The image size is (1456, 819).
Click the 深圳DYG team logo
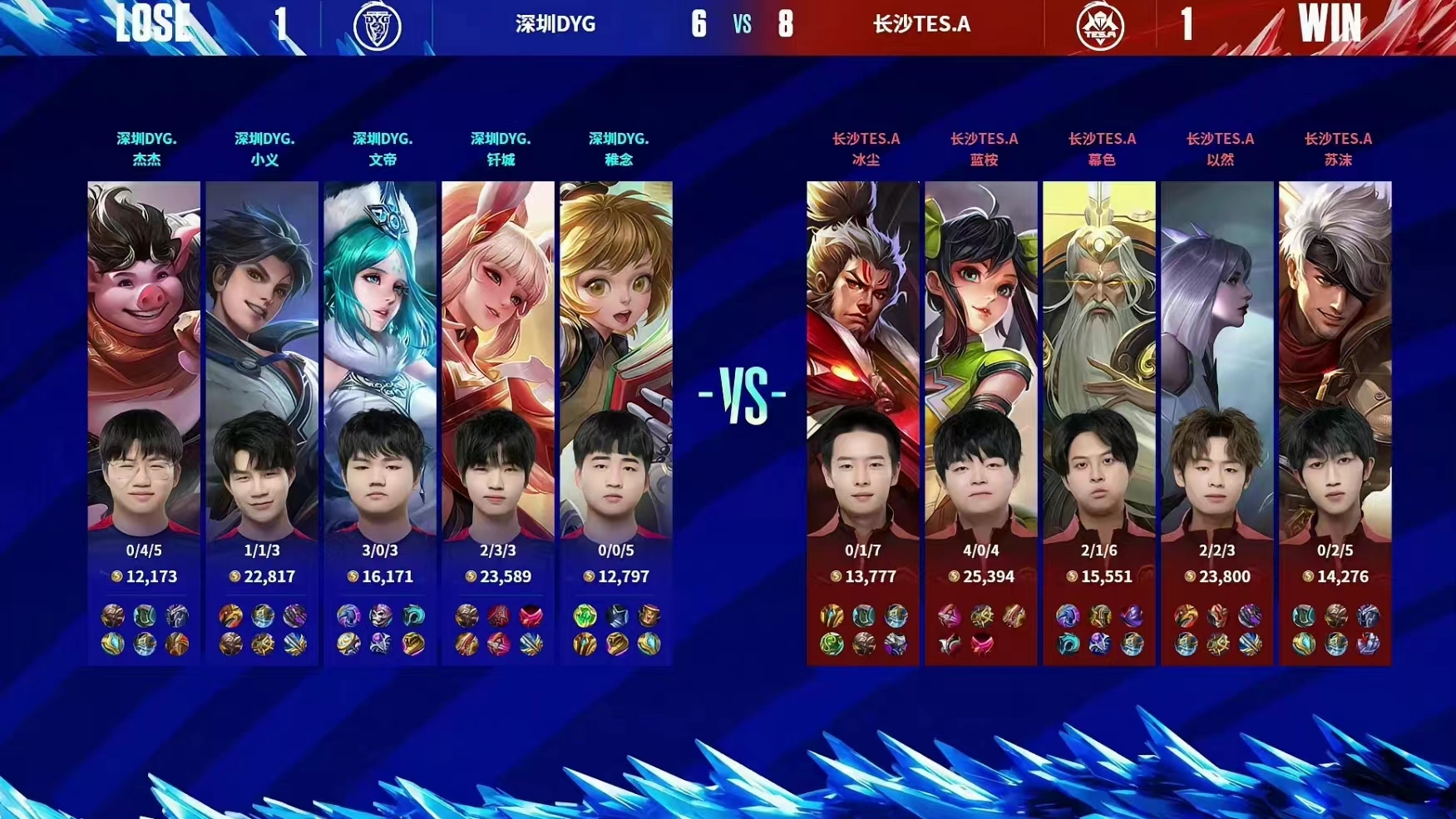pos(378,26)
